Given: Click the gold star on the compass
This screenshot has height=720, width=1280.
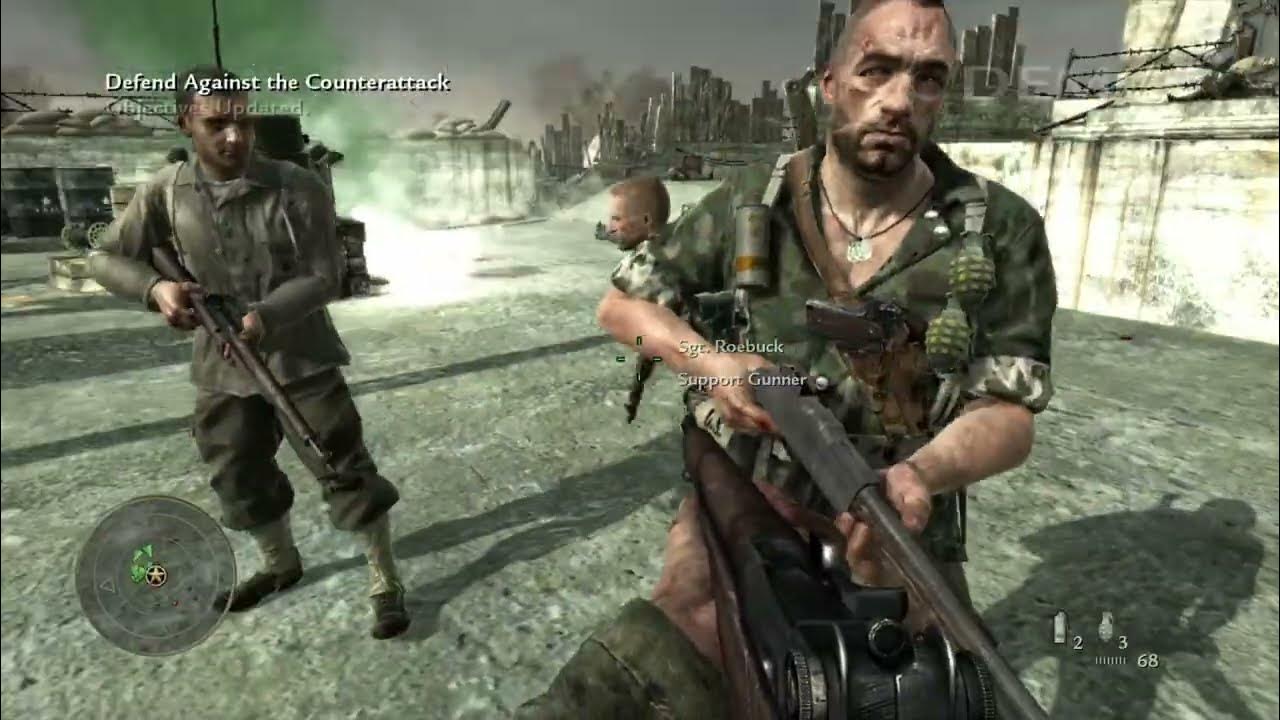Looking at the screenshot, I should point(155,573).
